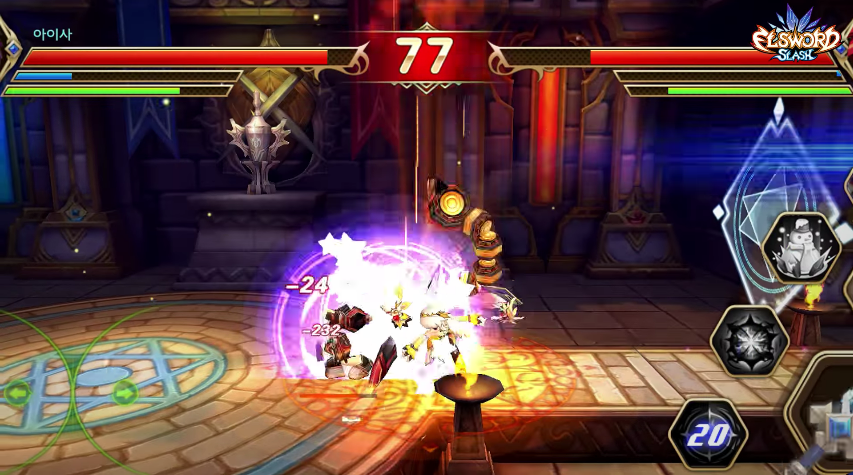Screen dimensions: 853x475
Task: Activate the snowman skill icon
Action: pyautogui.click(x=800, y=249)
